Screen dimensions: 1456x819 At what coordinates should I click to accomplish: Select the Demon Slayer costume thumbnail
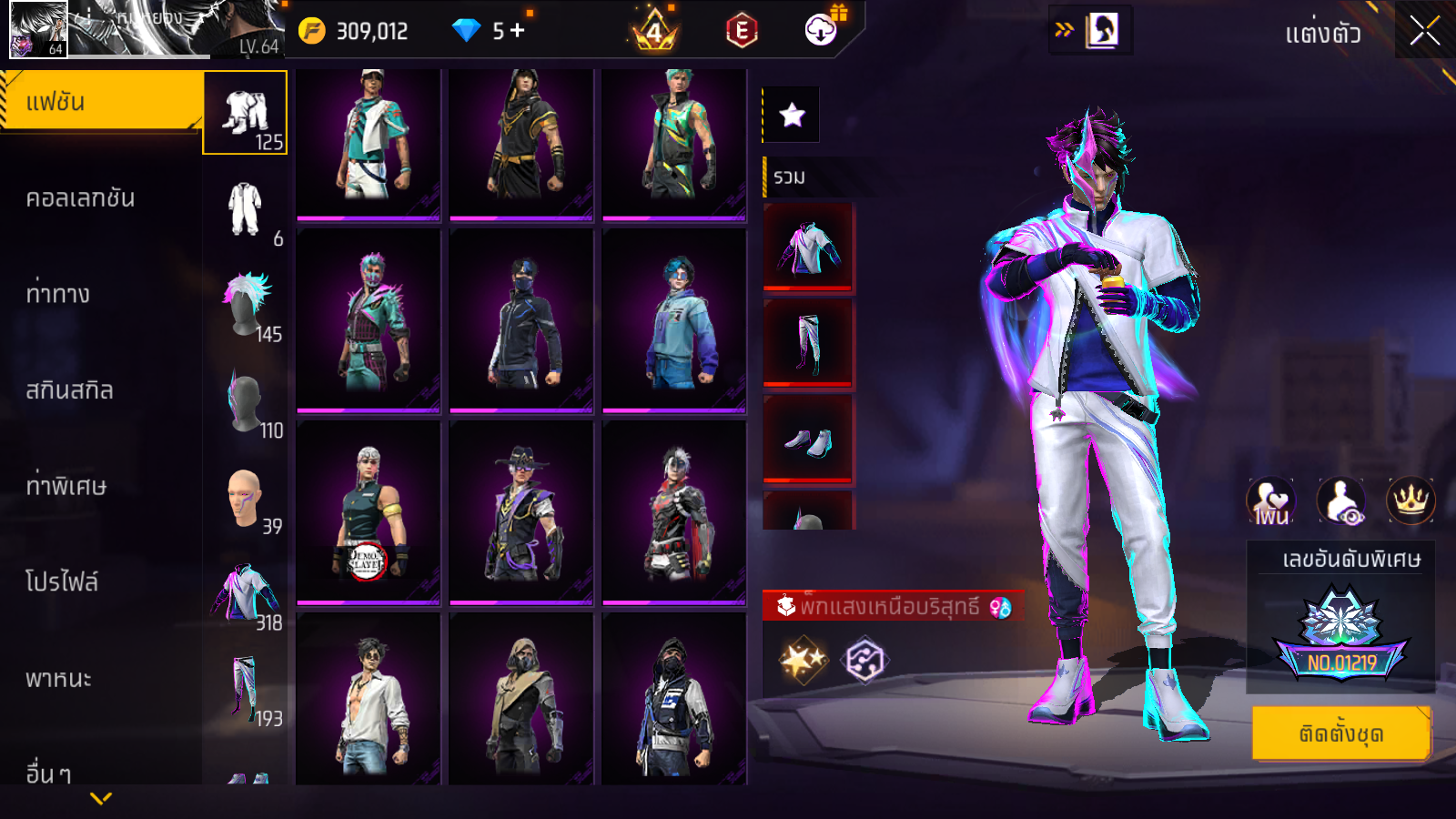point(369,512)
